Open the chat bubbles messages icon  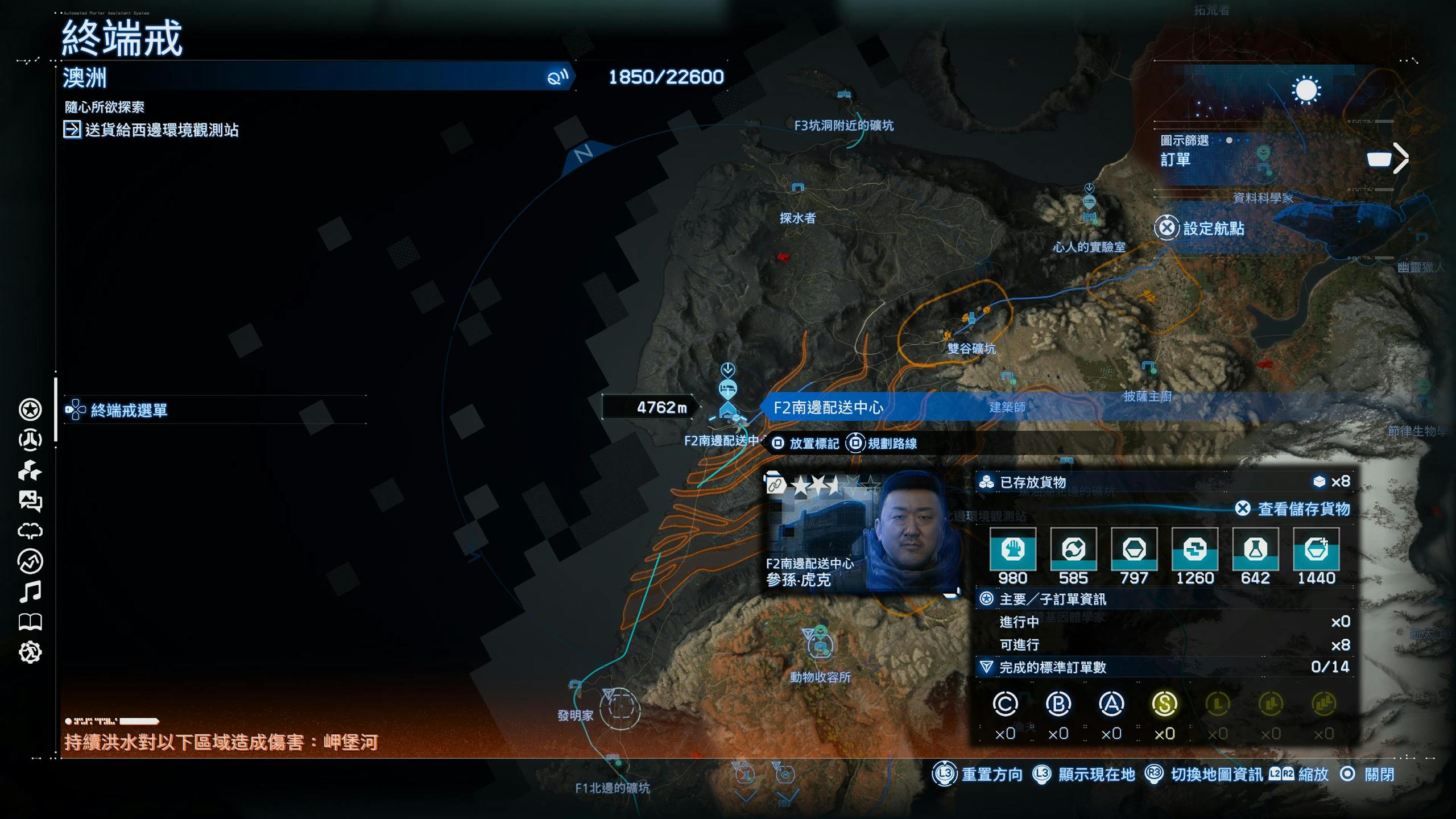tap(30, 500)
